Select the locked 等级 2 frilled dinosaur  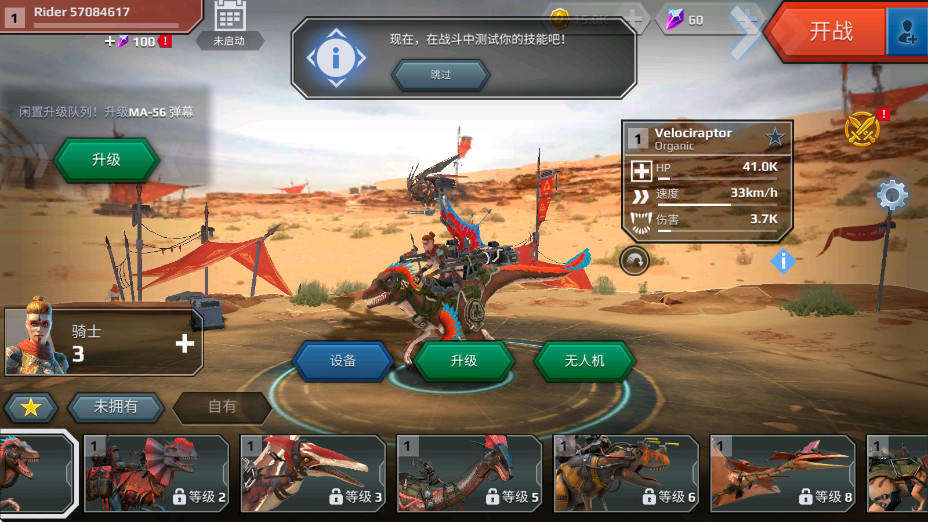[157, 473]
